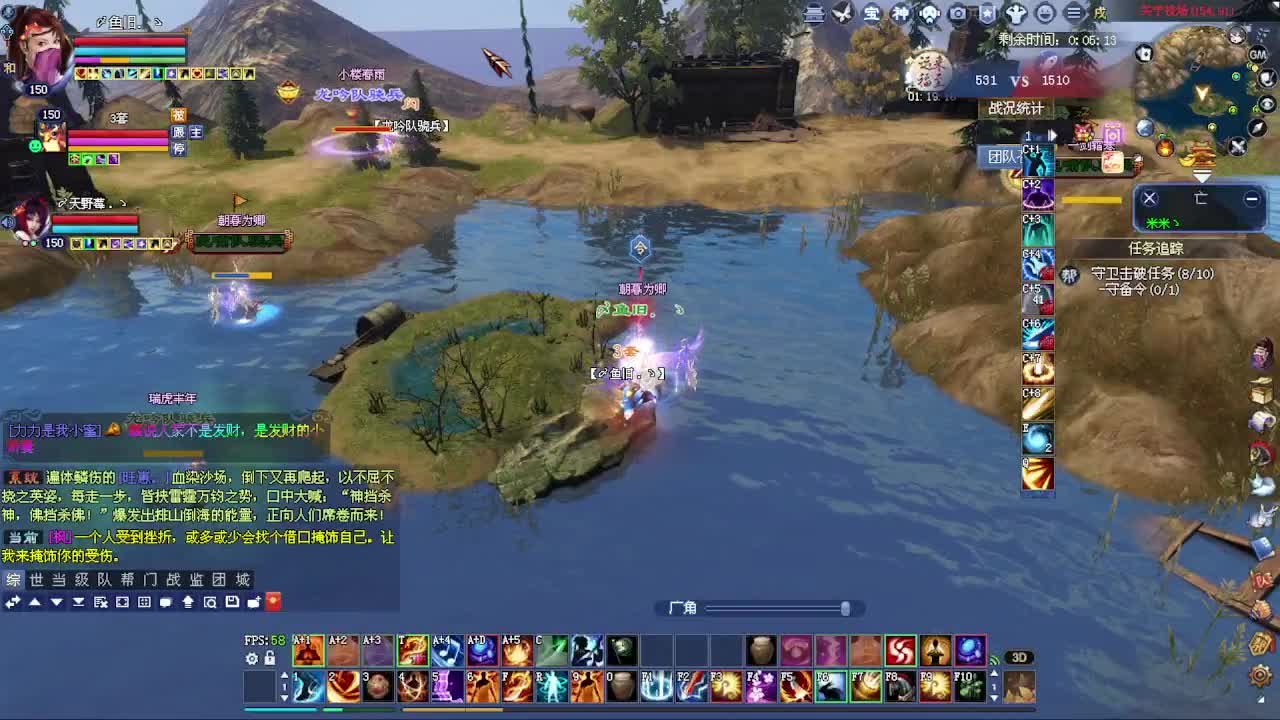Click the 帮 help button in the quest tracker
This screenshot has width=1280, height=720.
click(x=1069, y=275)
